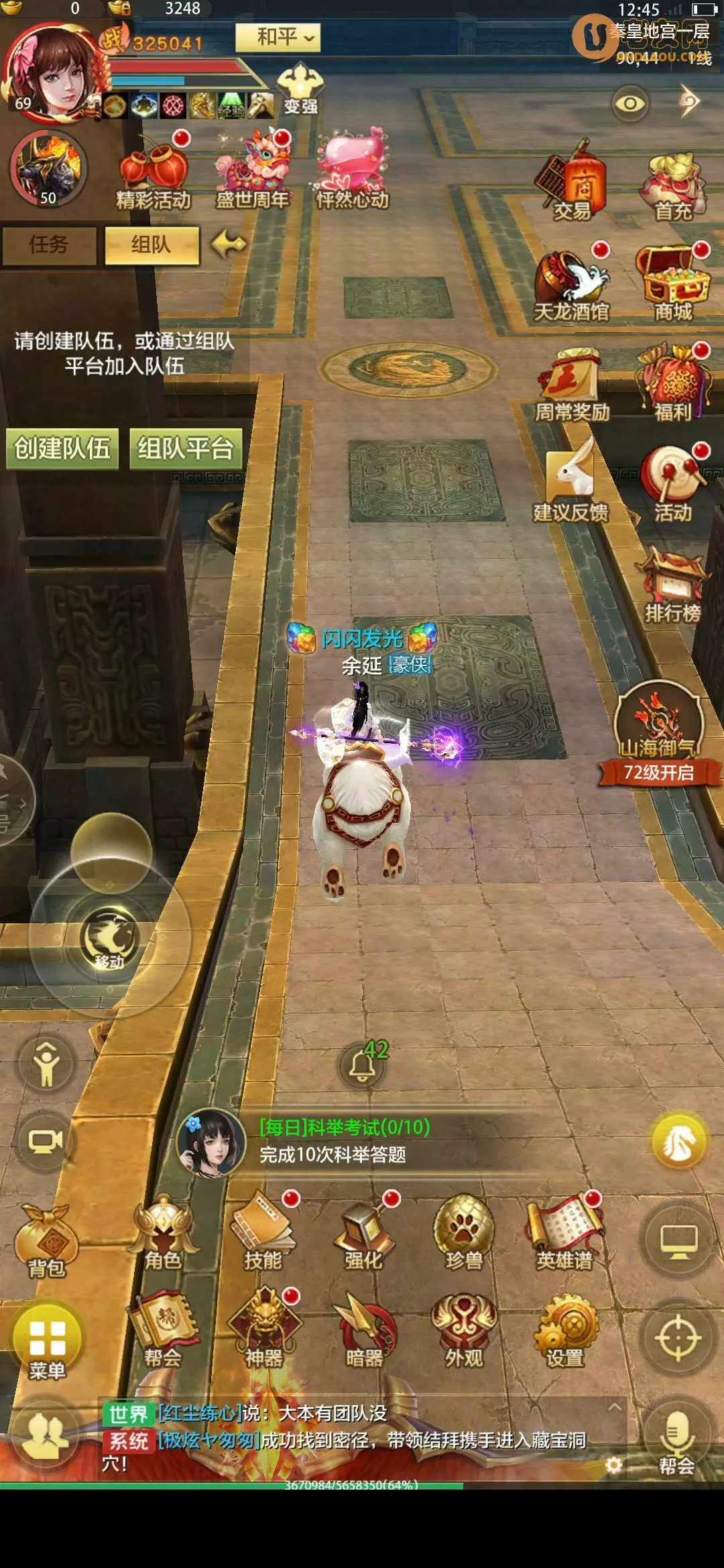Open the 福利 welfare pouch
The width and height of the screenshot is (724, 1568).
[x=673, y=383]
